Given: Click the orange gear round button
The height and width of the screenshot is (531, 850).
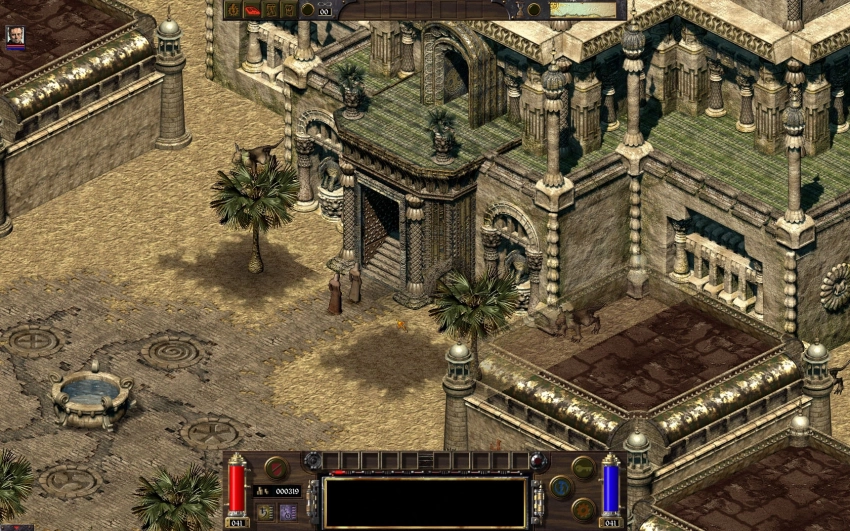Looking at the screenshot, I should point(583,508).
